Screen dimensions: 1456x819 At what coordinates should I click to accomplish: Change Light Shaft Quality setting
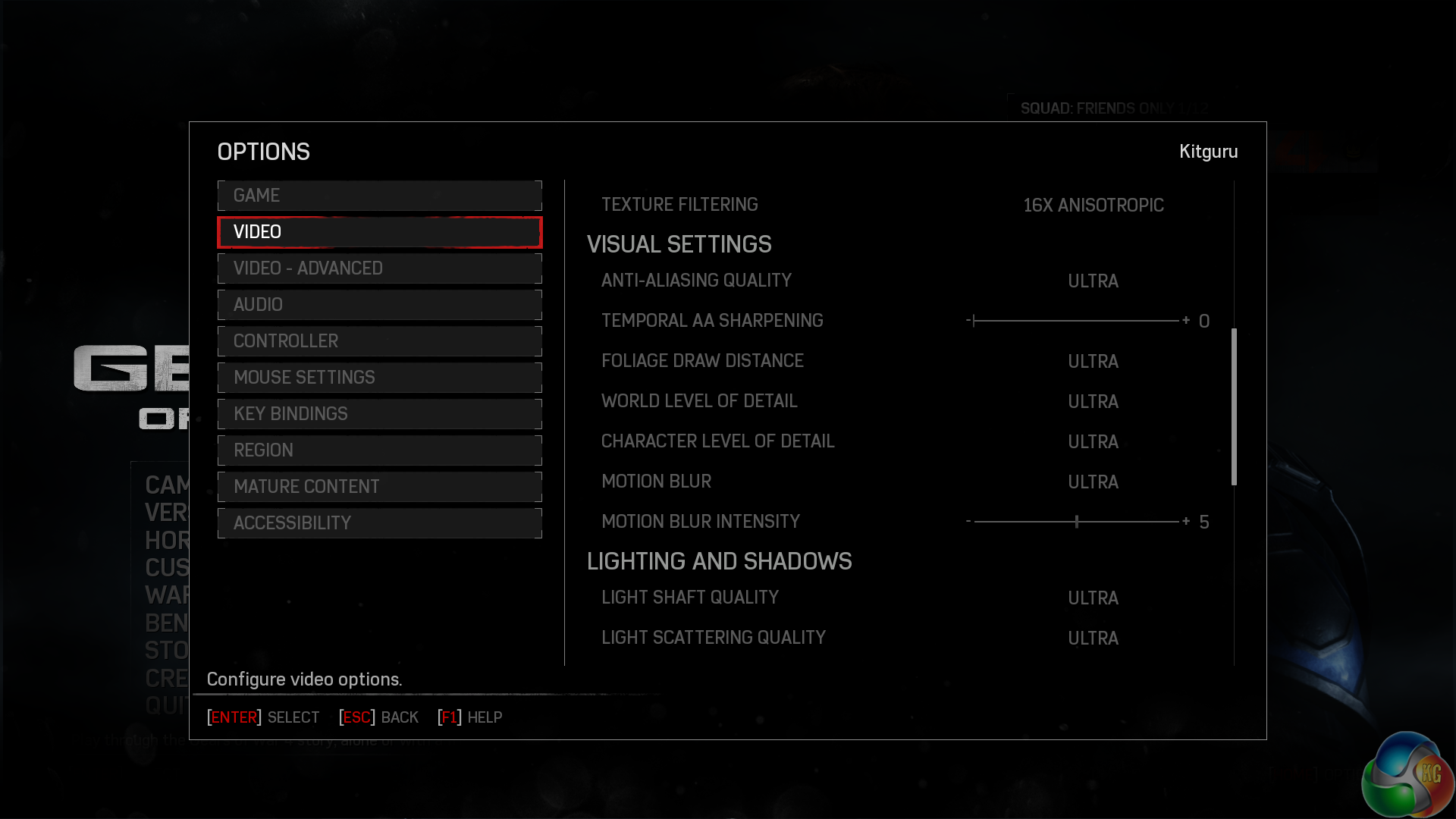tap(1093, 598)
